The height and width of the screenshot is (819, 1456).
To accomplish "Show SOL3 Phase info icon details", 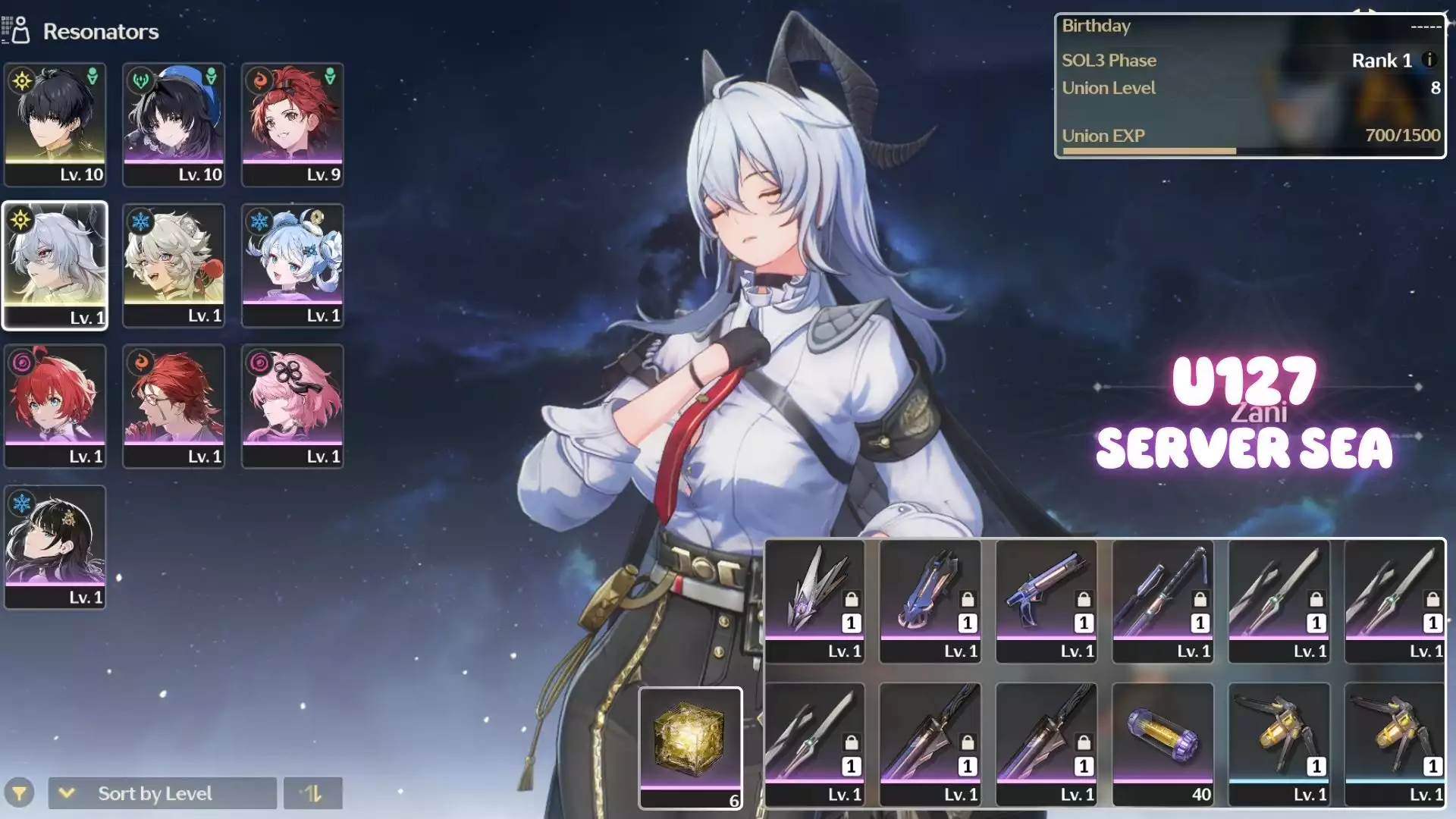I will 1429,60.
